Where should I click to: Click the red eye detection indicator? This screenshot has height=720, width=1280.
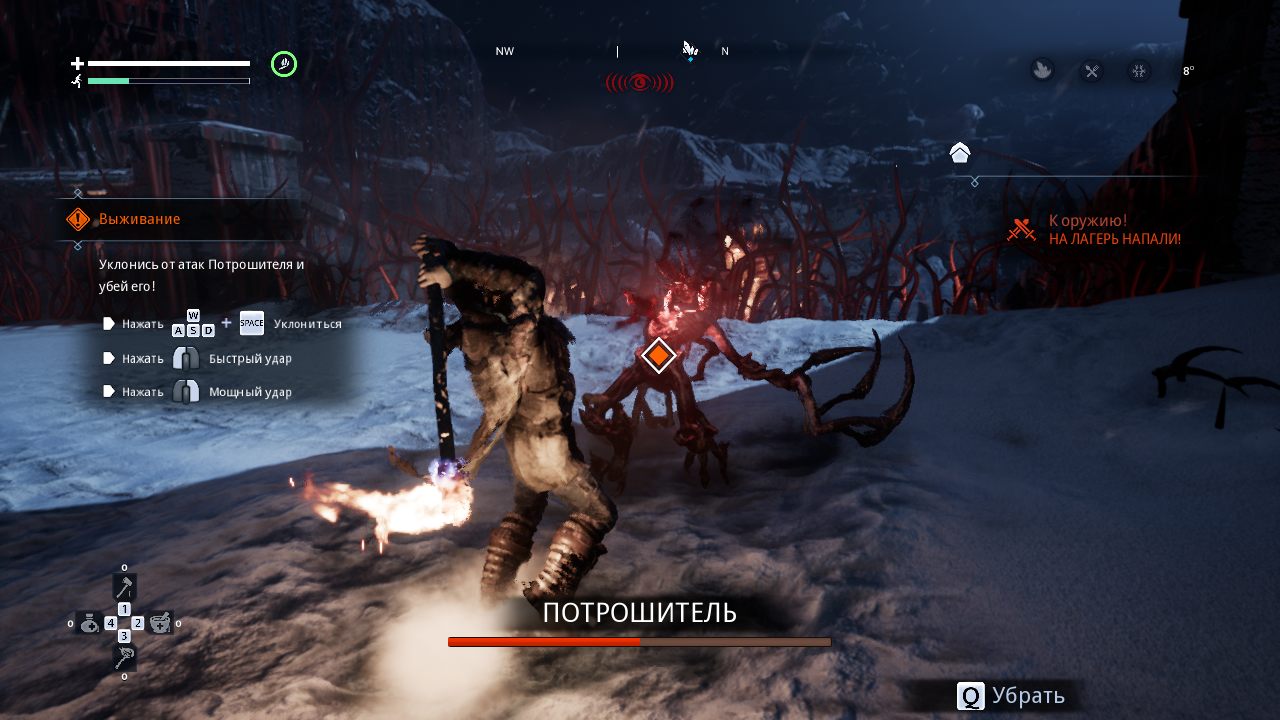click(x=640, y=82)
